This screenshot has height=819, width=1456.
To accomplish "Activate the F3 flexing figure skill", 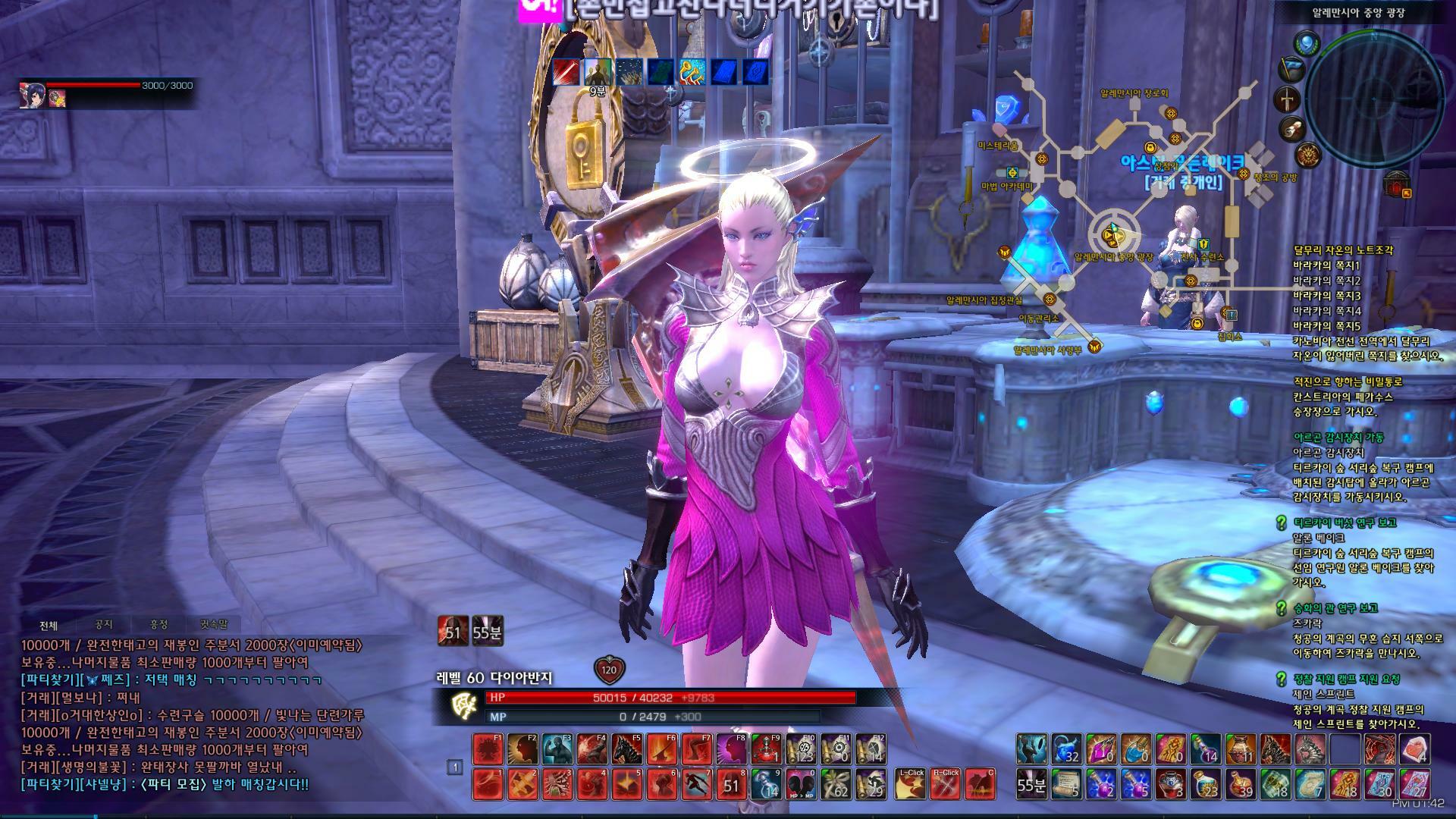I will point(557,749).
